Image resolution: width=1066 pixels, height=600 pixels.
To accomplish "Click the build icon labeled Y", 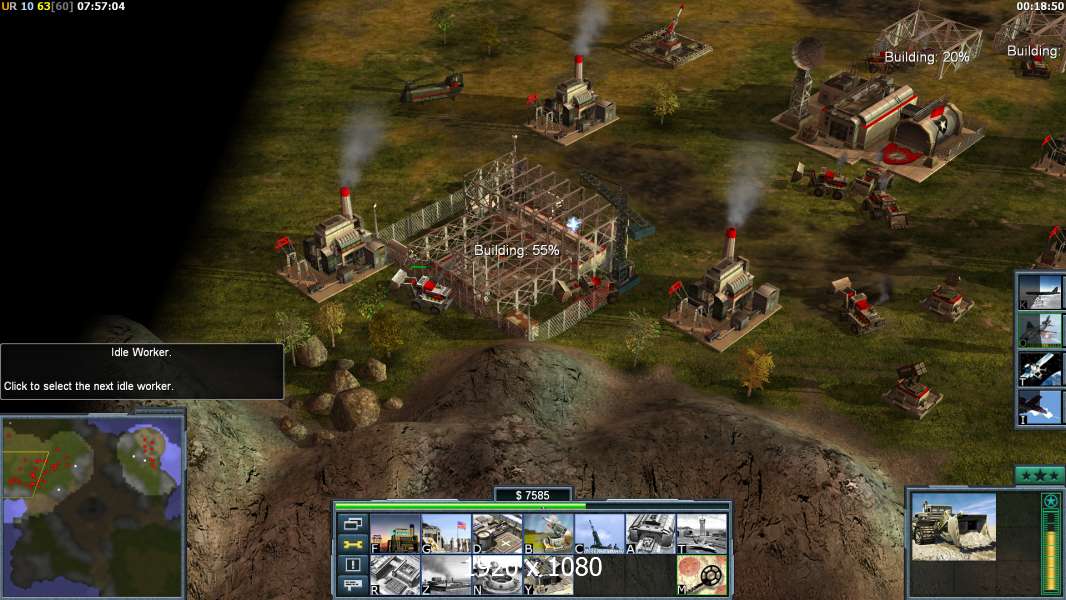I will [548, 575].
